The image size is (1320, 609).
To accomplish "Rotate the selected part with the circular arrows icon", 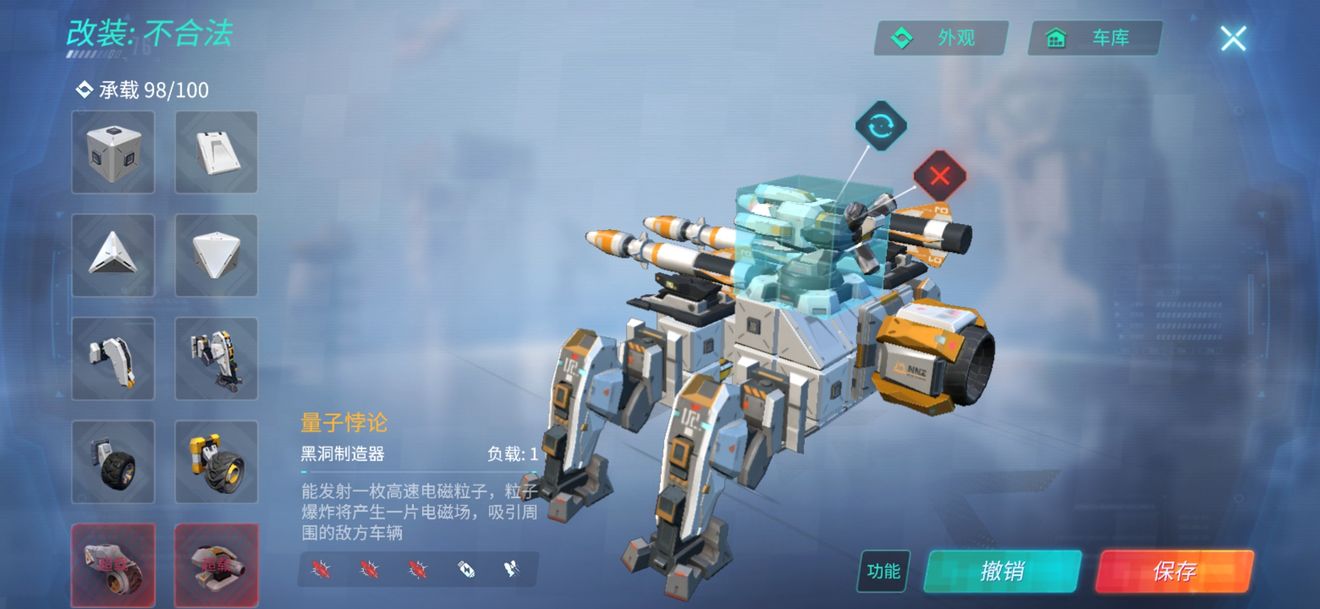I will pyautogui.click(x=881, y=127).
